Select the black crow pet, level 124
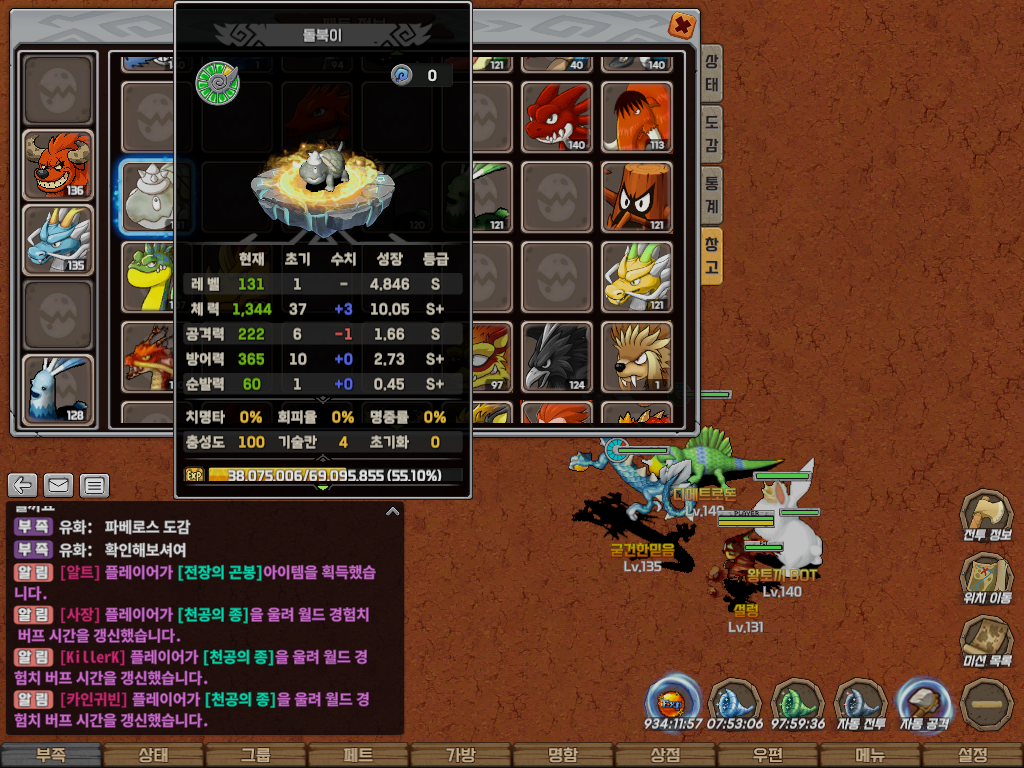The width and height of the screenshot is (1024, 768). [x=555, y=357]
